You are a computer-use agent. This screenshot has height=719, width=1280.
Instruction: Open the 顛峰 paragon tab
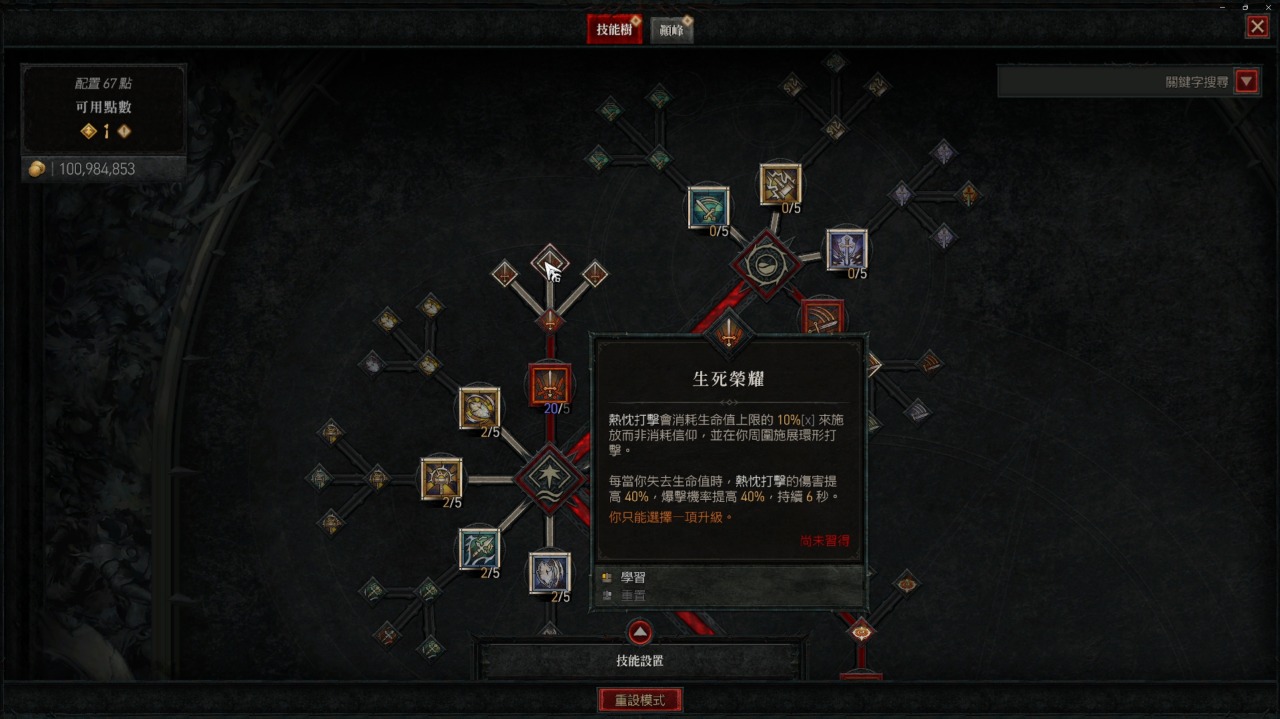tap(671, 30)
